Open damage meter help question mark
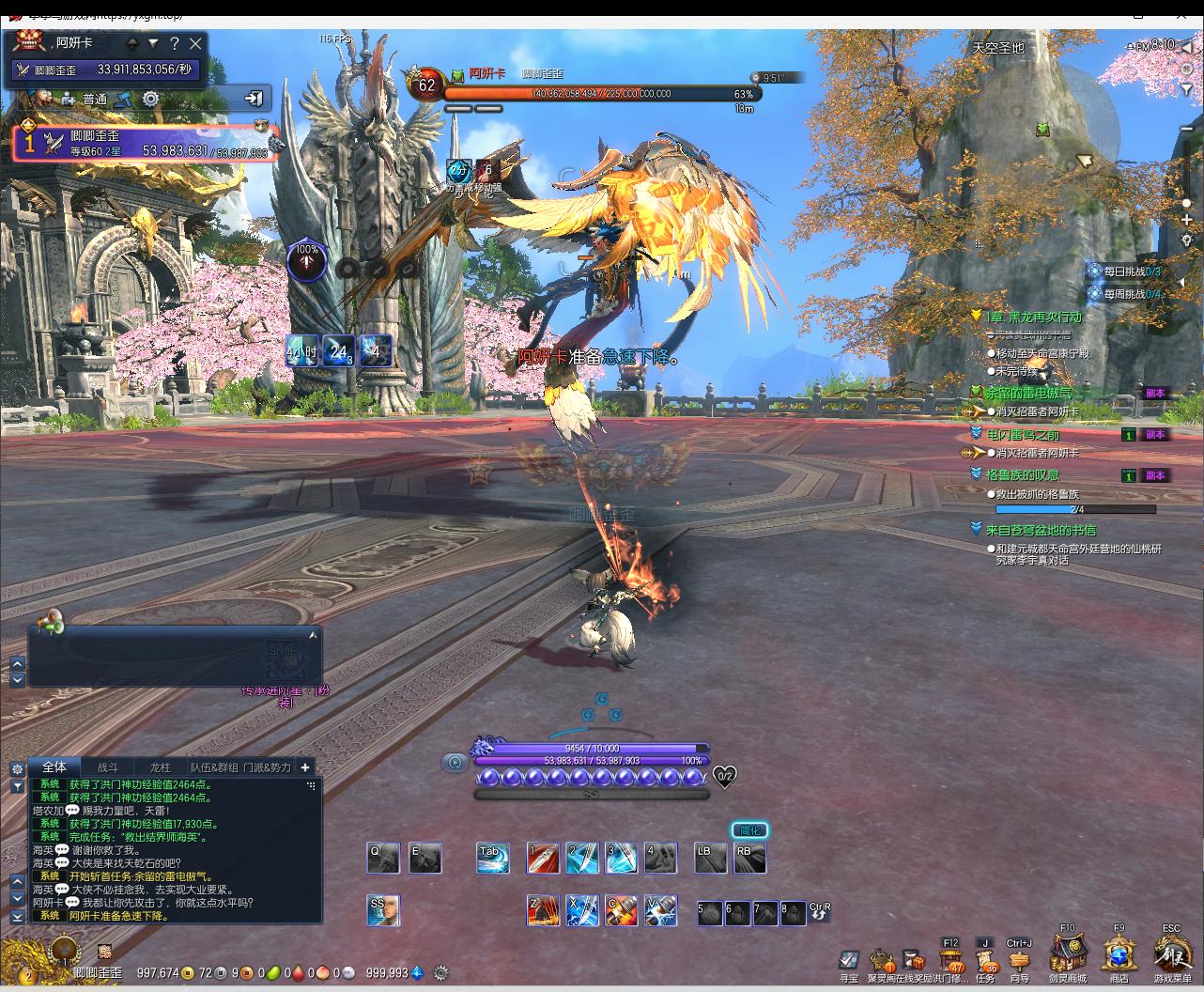The image size is (1204, 992). 174,43
